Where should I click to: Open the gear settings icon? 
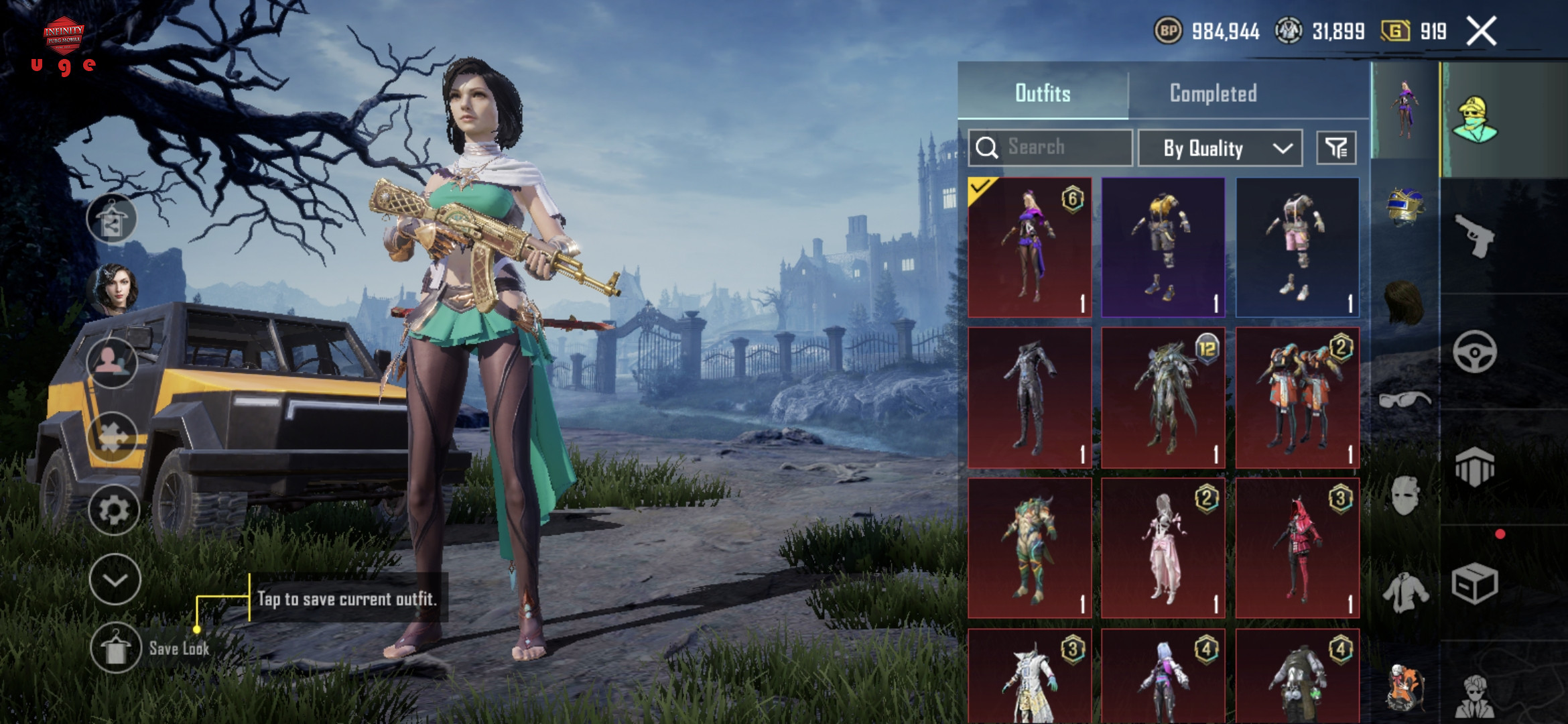tap(114, 510)
